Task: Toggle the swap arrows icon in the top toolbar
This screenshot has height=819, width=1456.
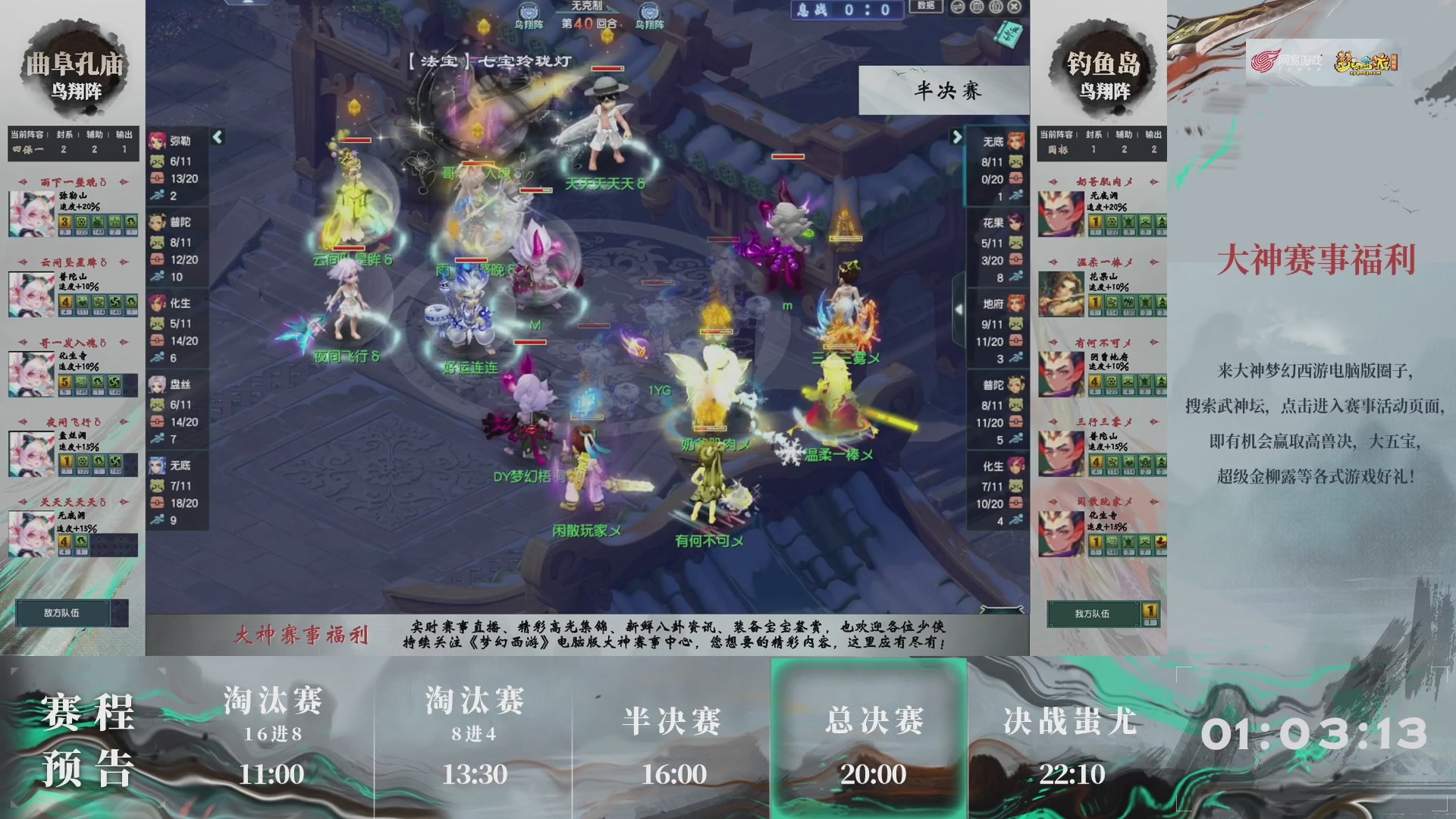Action: 958,6
